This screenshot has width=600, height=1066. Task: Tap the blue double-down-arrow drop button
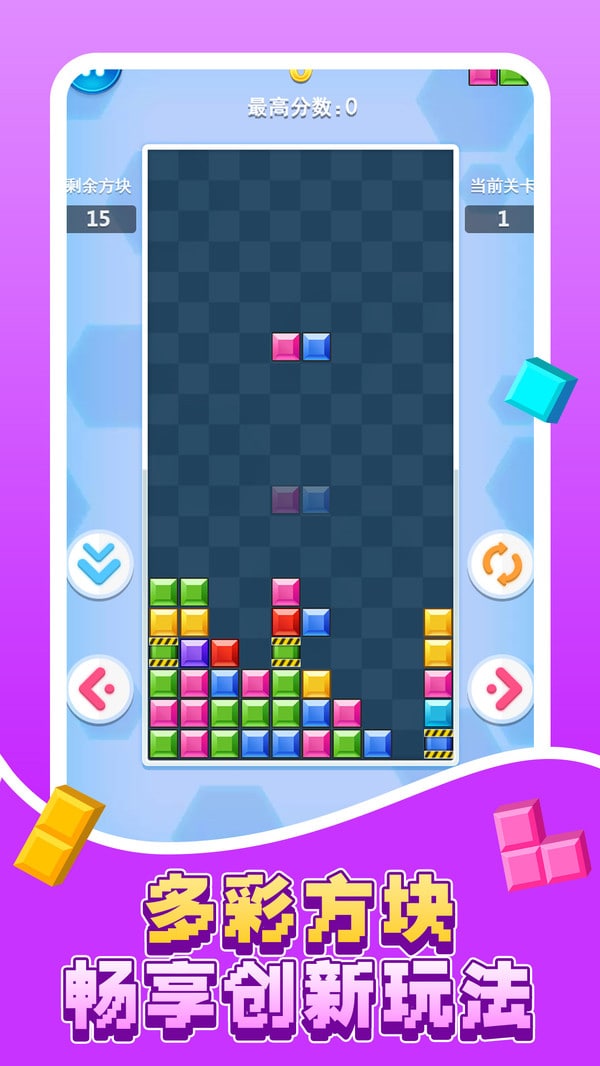pyautogui.click(x=100, y=565)
